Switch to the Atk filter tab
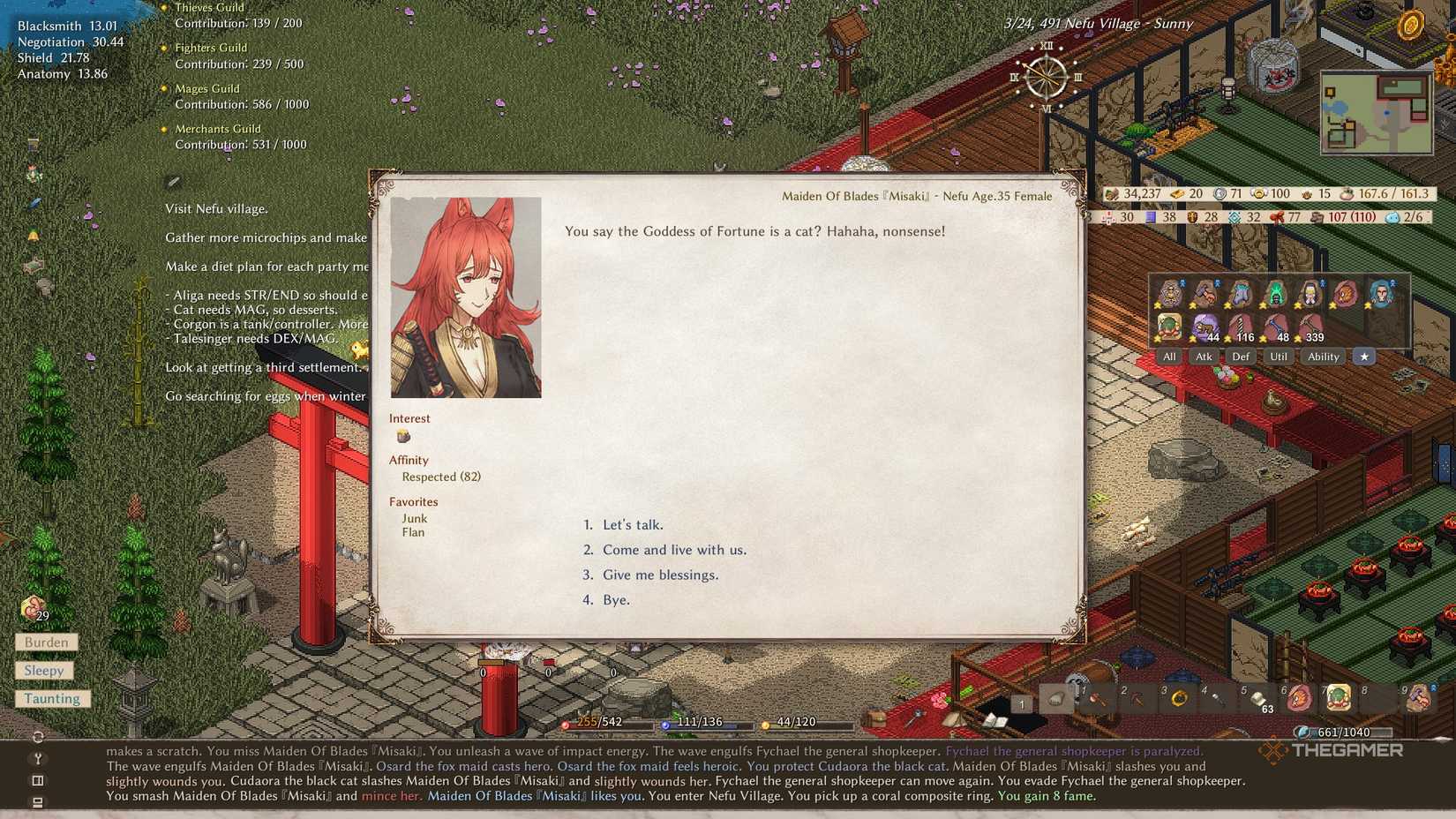This screenshot has height=819, width=1456. coord(1204,357)
